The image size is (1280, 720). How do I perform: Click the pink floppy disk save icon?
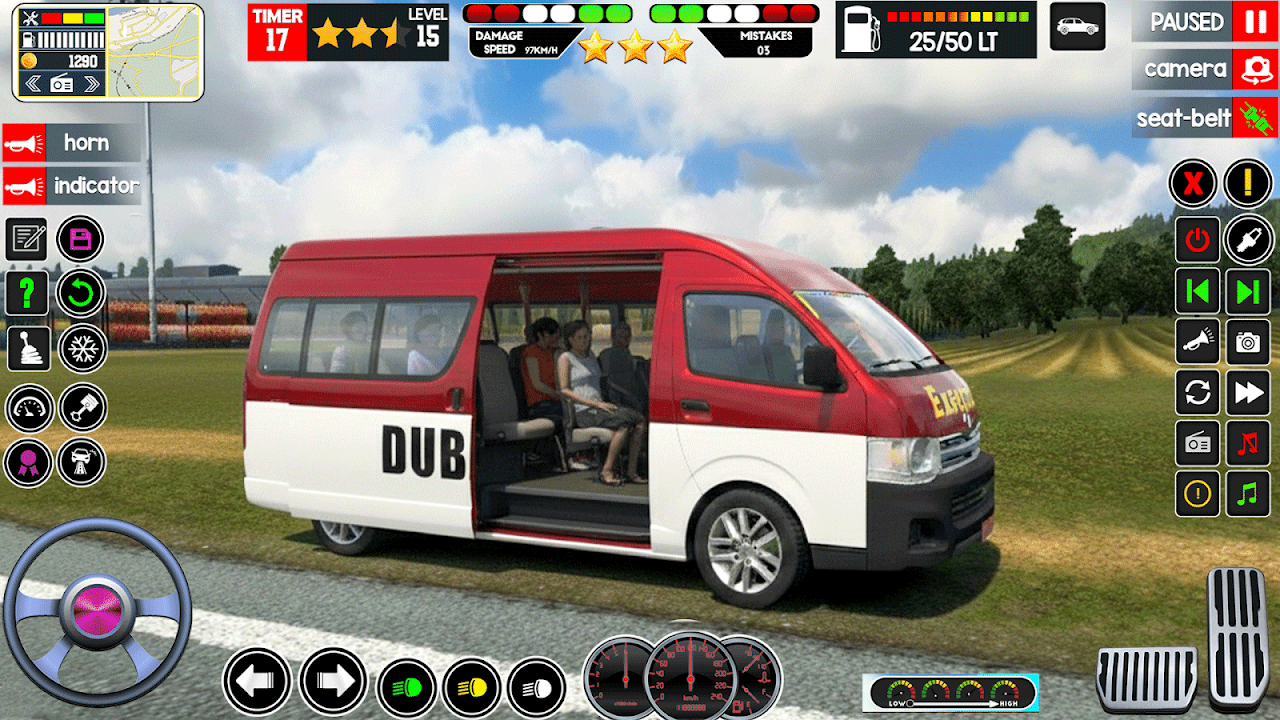(x=81, y=239)
